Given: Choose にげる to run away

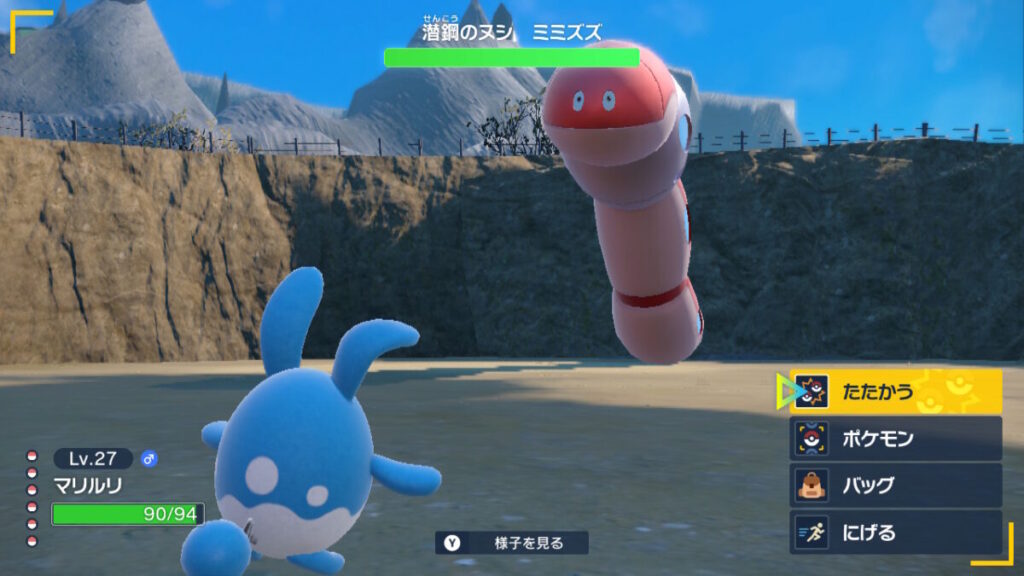Looking at the screenshot, I should tap(895, 533).
